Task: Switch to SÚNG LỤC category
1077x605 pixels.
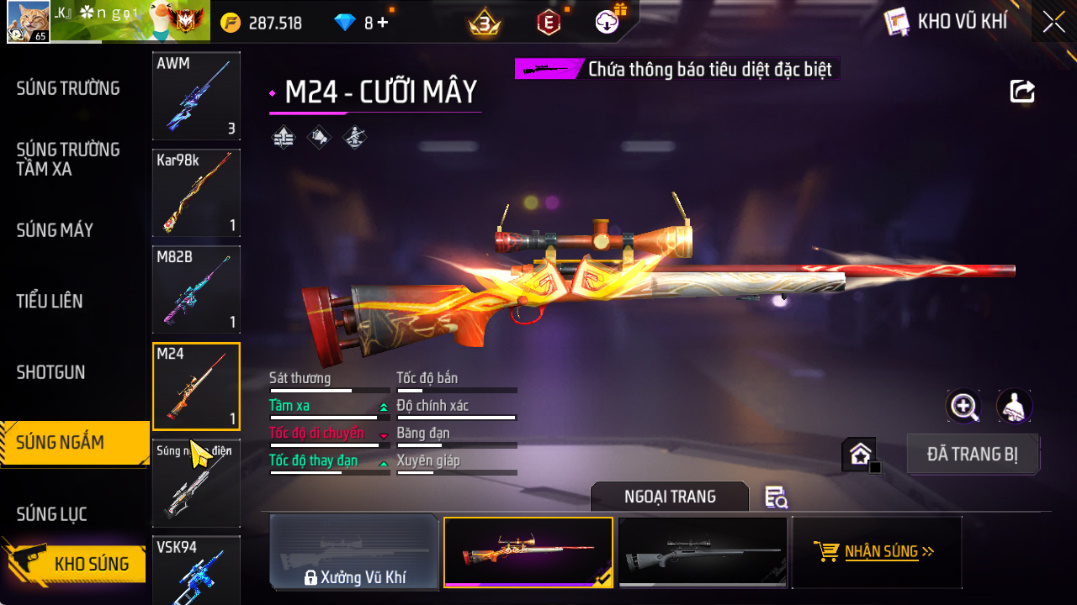Action: pos(52,514)
